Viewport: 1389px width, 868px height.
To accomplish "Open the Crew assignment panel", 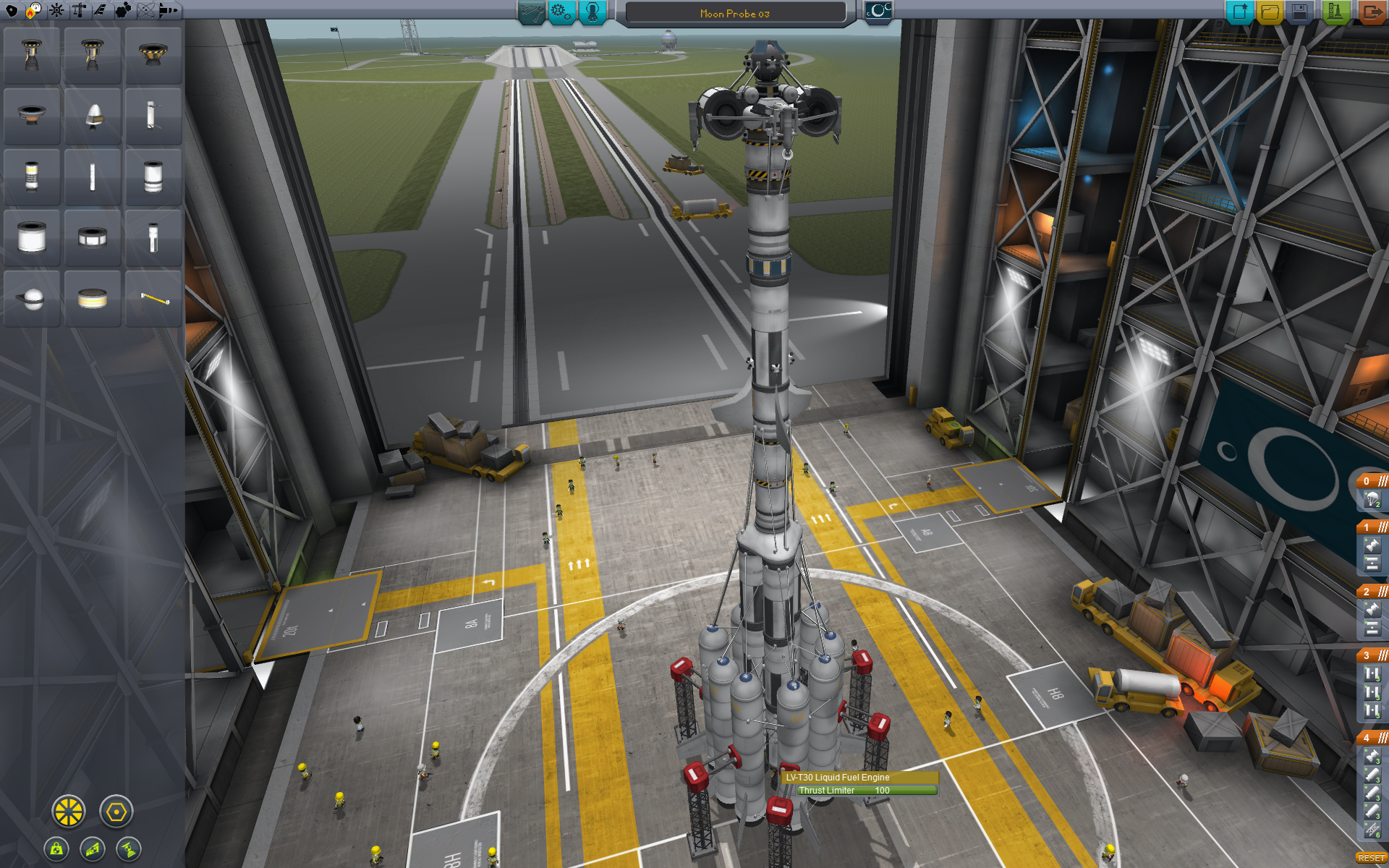I will pos(592,12).
